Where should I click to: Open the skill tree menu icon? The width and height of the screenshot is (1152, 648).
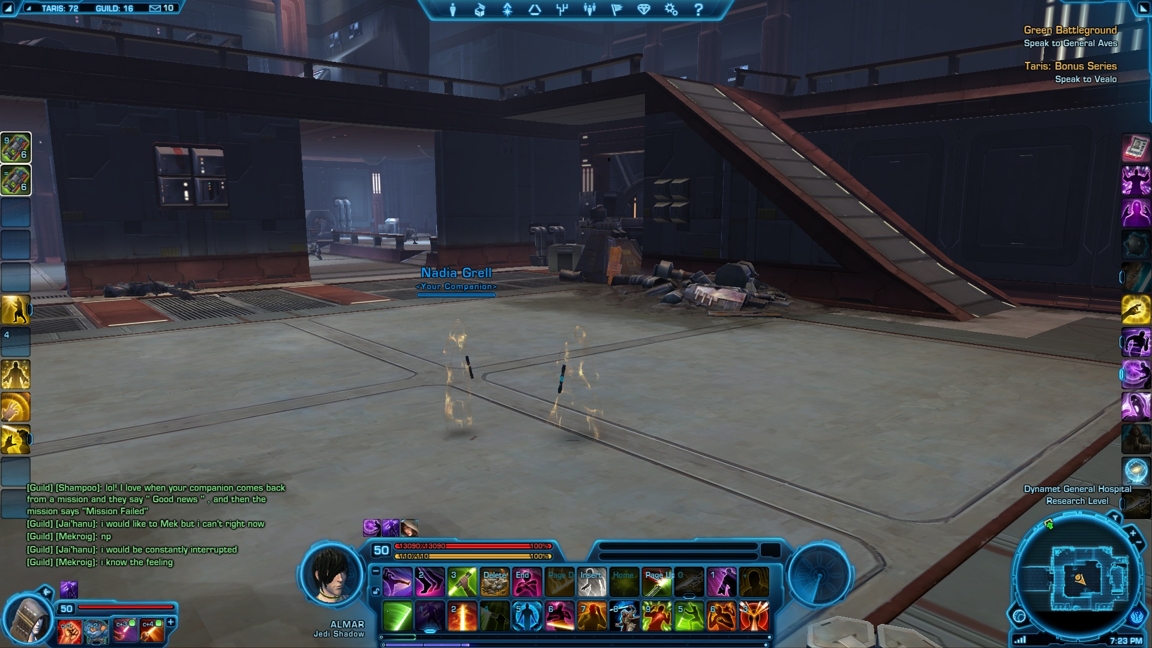point(507,10)
